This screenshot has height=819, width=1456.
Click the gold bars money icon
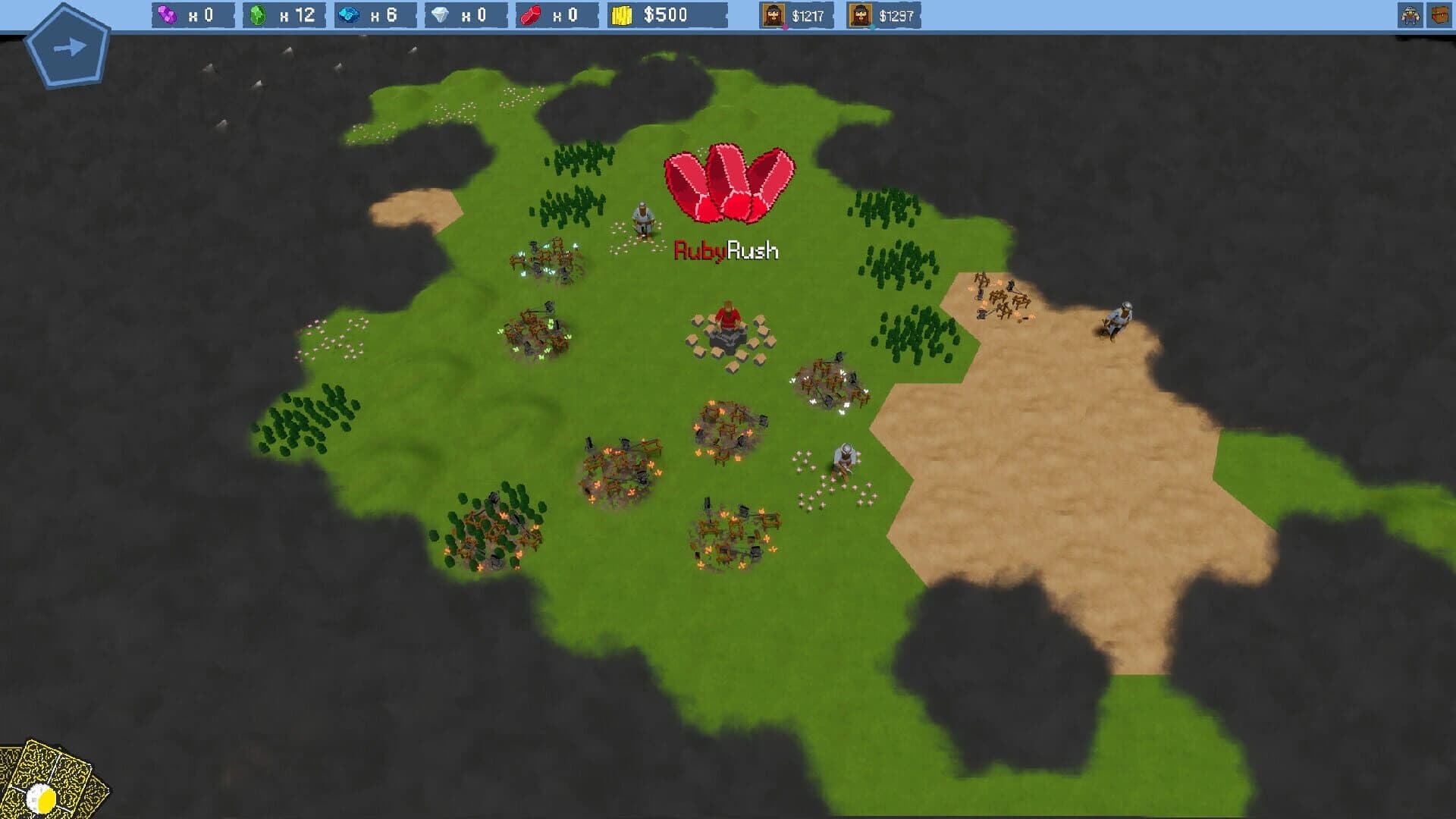623,14
